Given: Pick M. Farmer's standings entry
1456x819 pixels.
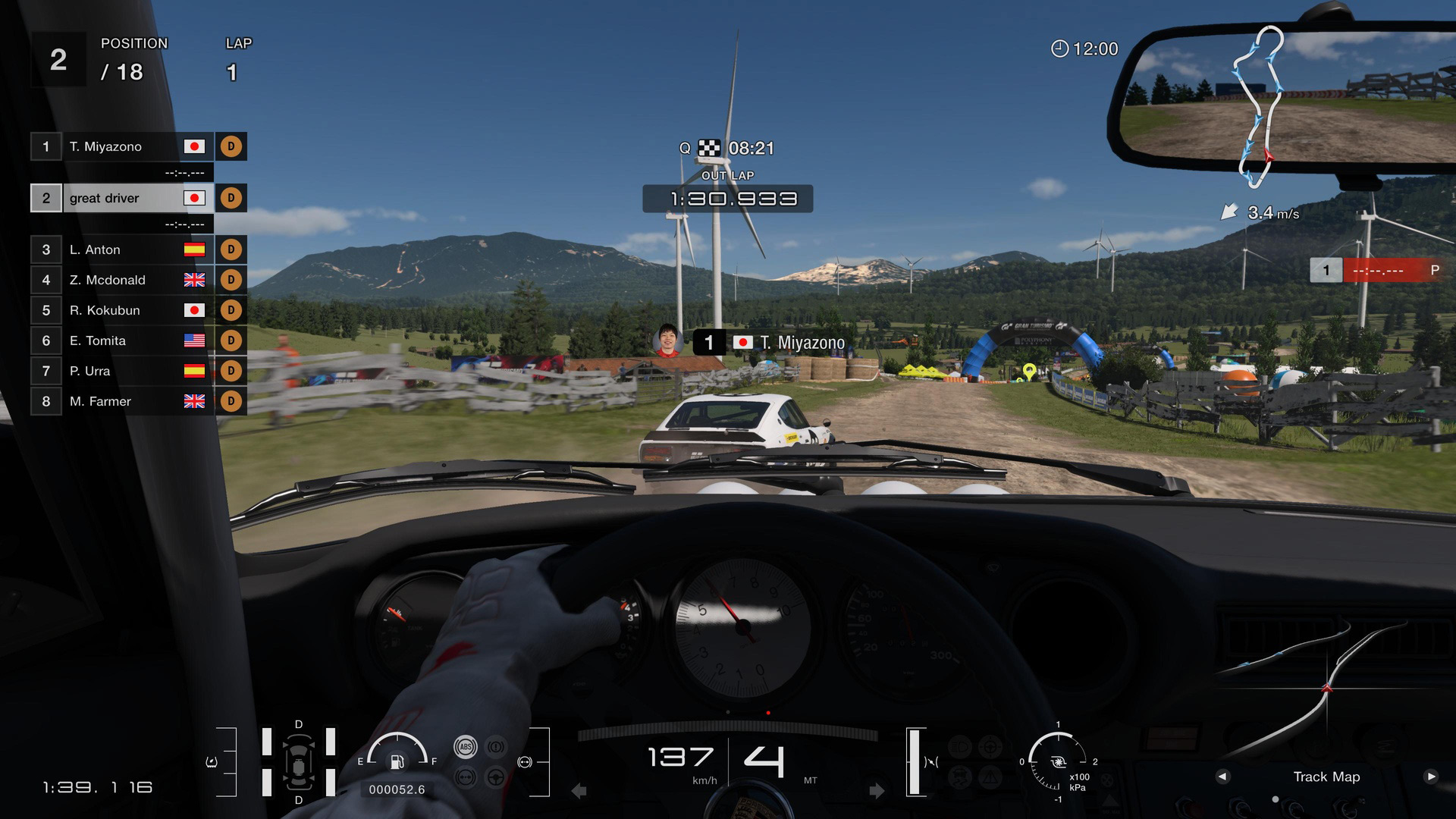Looking at the screenshot, I should [121, 401].
